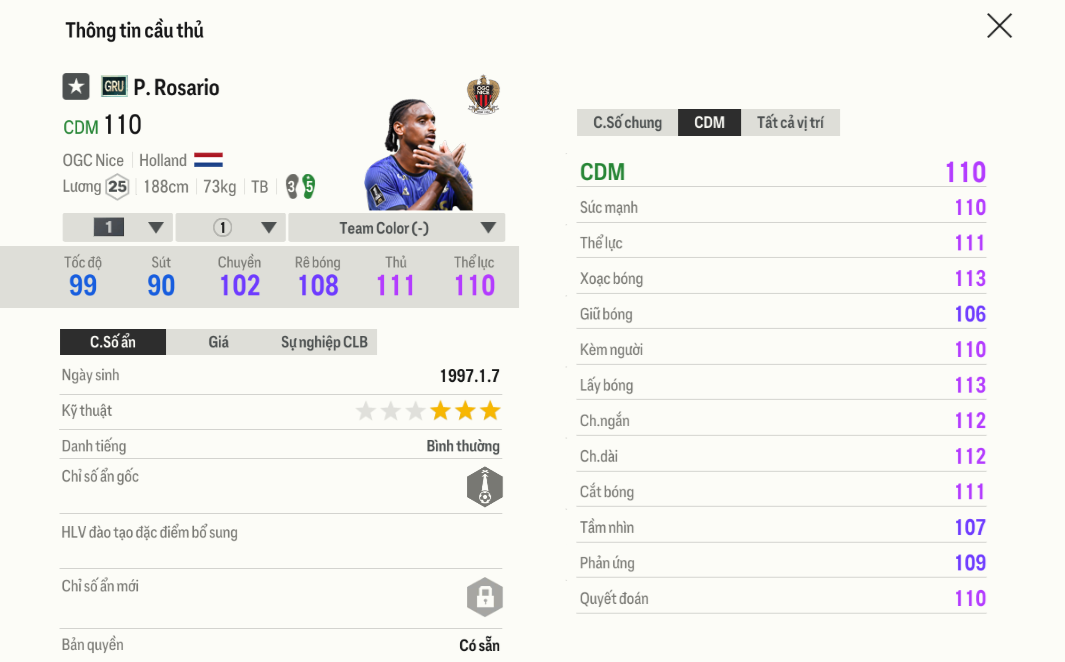View the Sự nghiệp CLB tab
The image size is (1065, 662).
click(324, 342)
